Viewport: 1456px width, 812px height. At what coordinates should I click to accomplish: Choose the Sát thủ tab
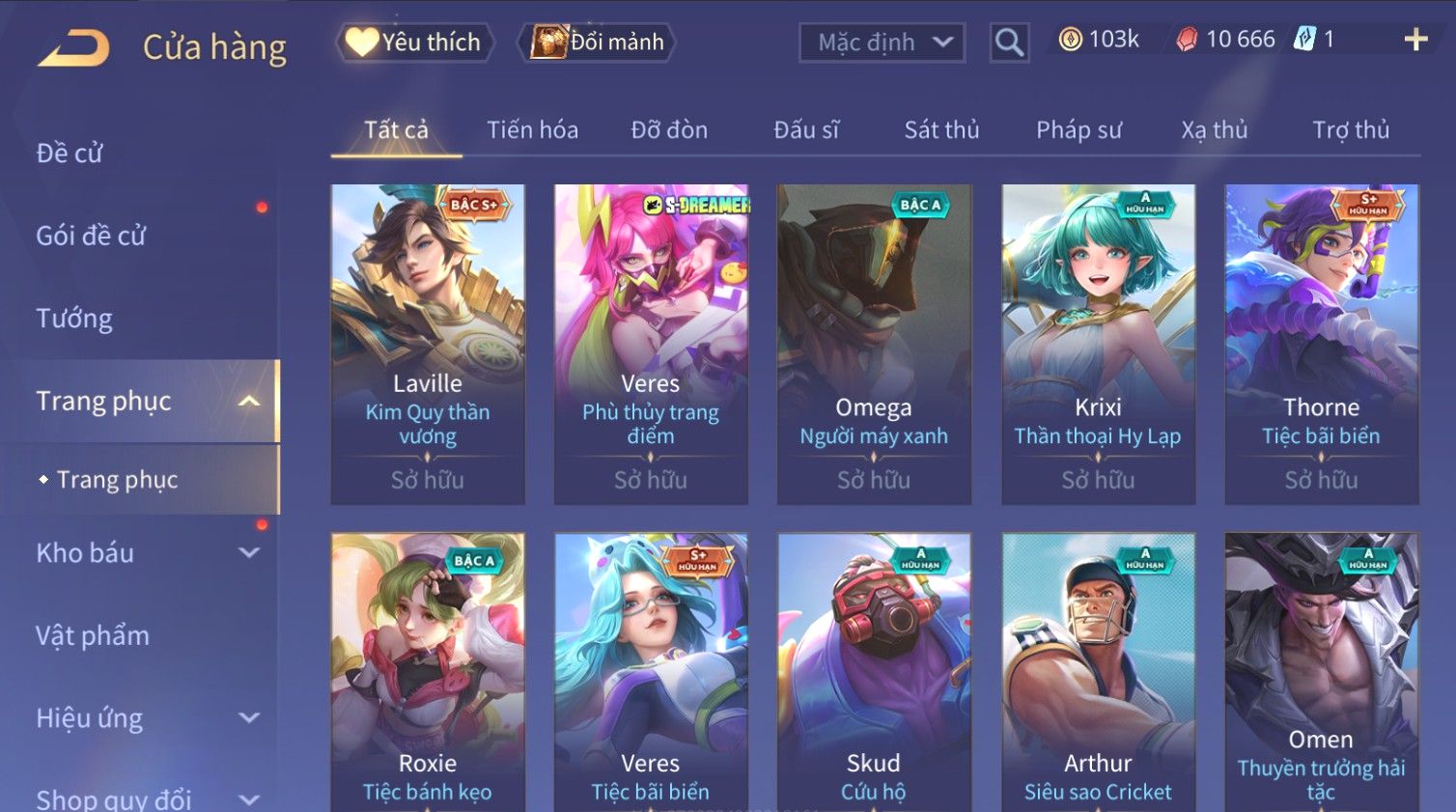pos(941,130)
